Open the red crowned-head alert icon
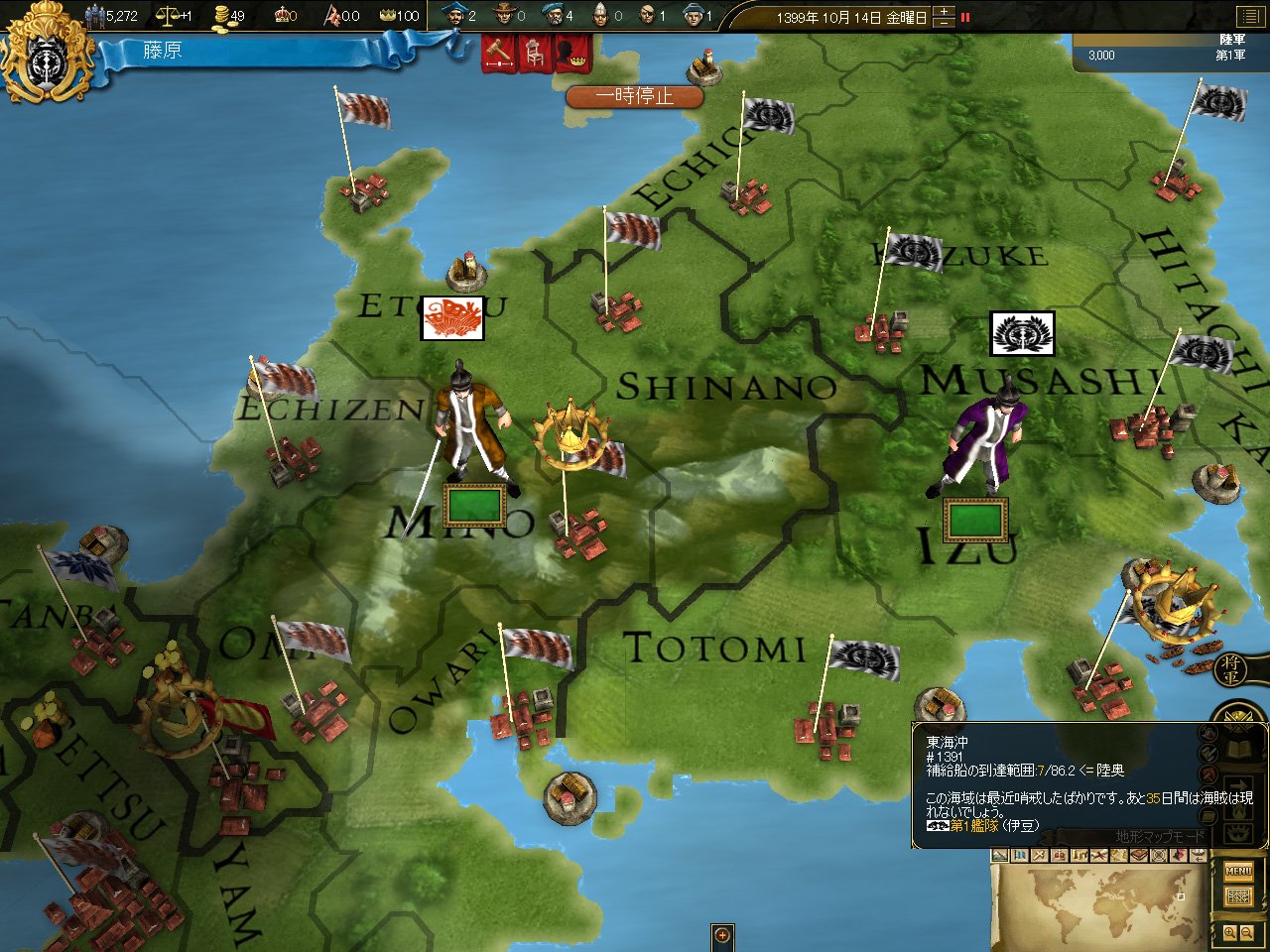 [572, 53]
